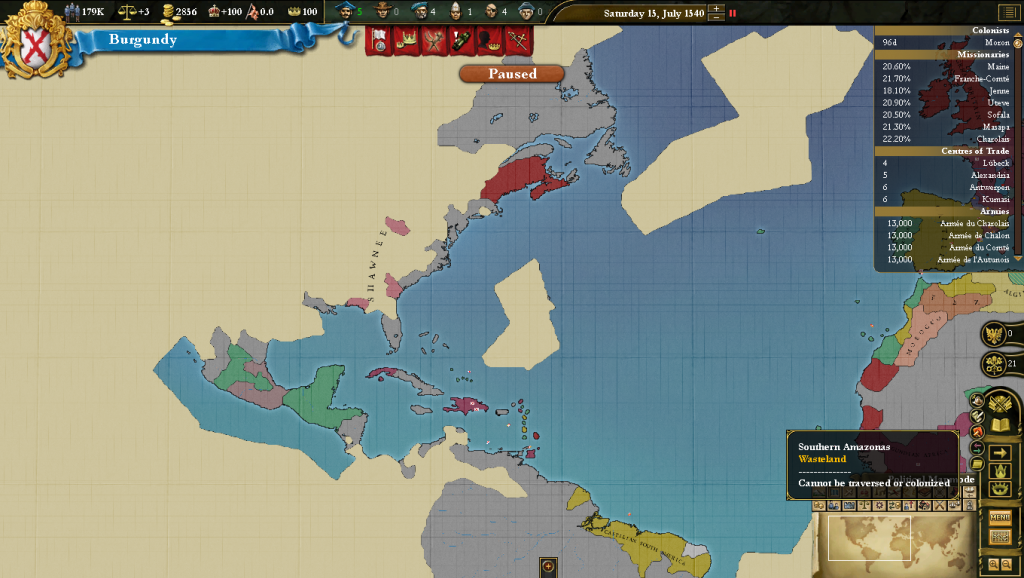Zoom out using the magnifier minus button
Screen dimensions: 1024x578
pyautogui.click(x=1006, y=564)
